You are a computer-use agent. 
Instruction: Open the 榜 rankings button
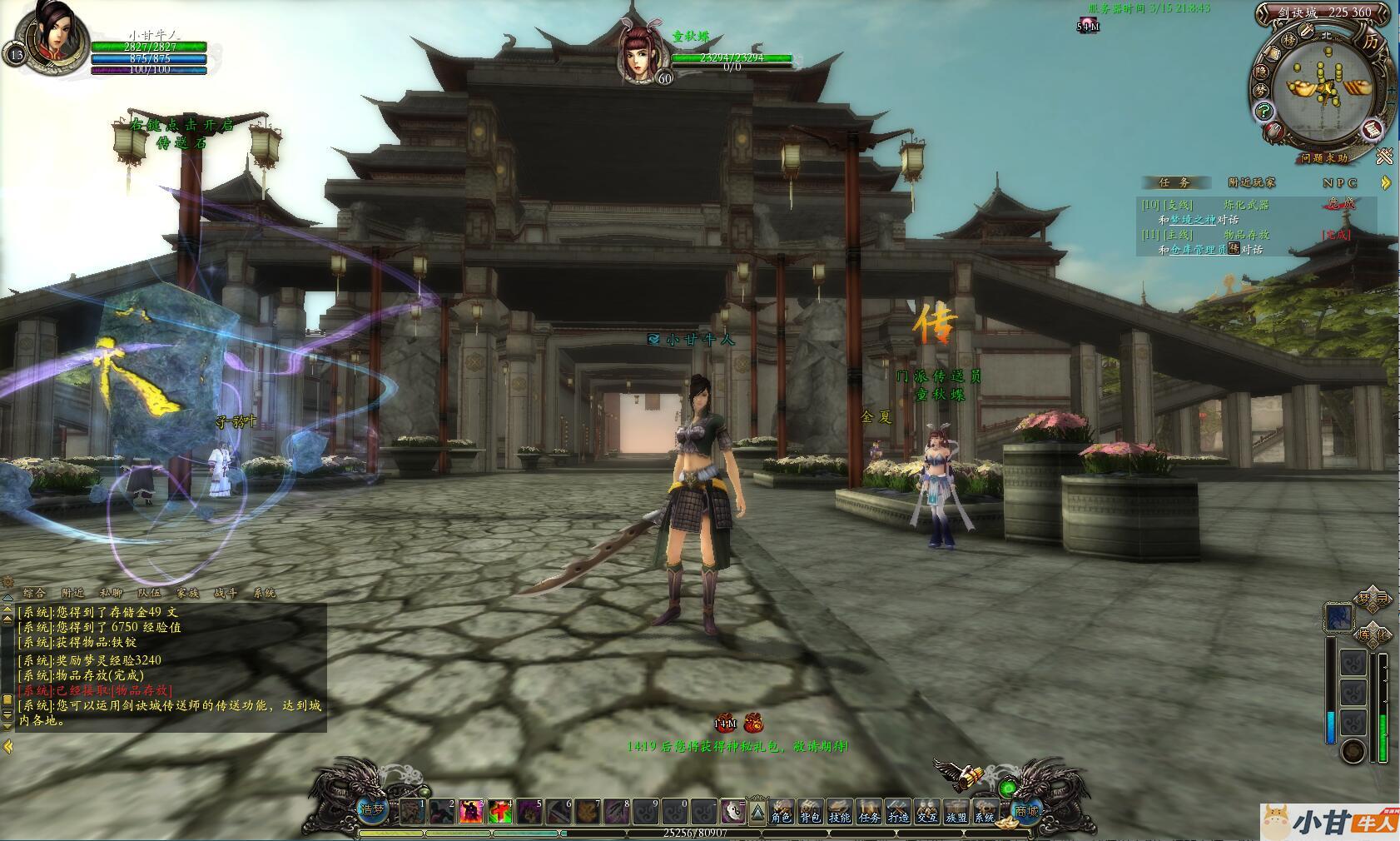tap(1289, 39)
